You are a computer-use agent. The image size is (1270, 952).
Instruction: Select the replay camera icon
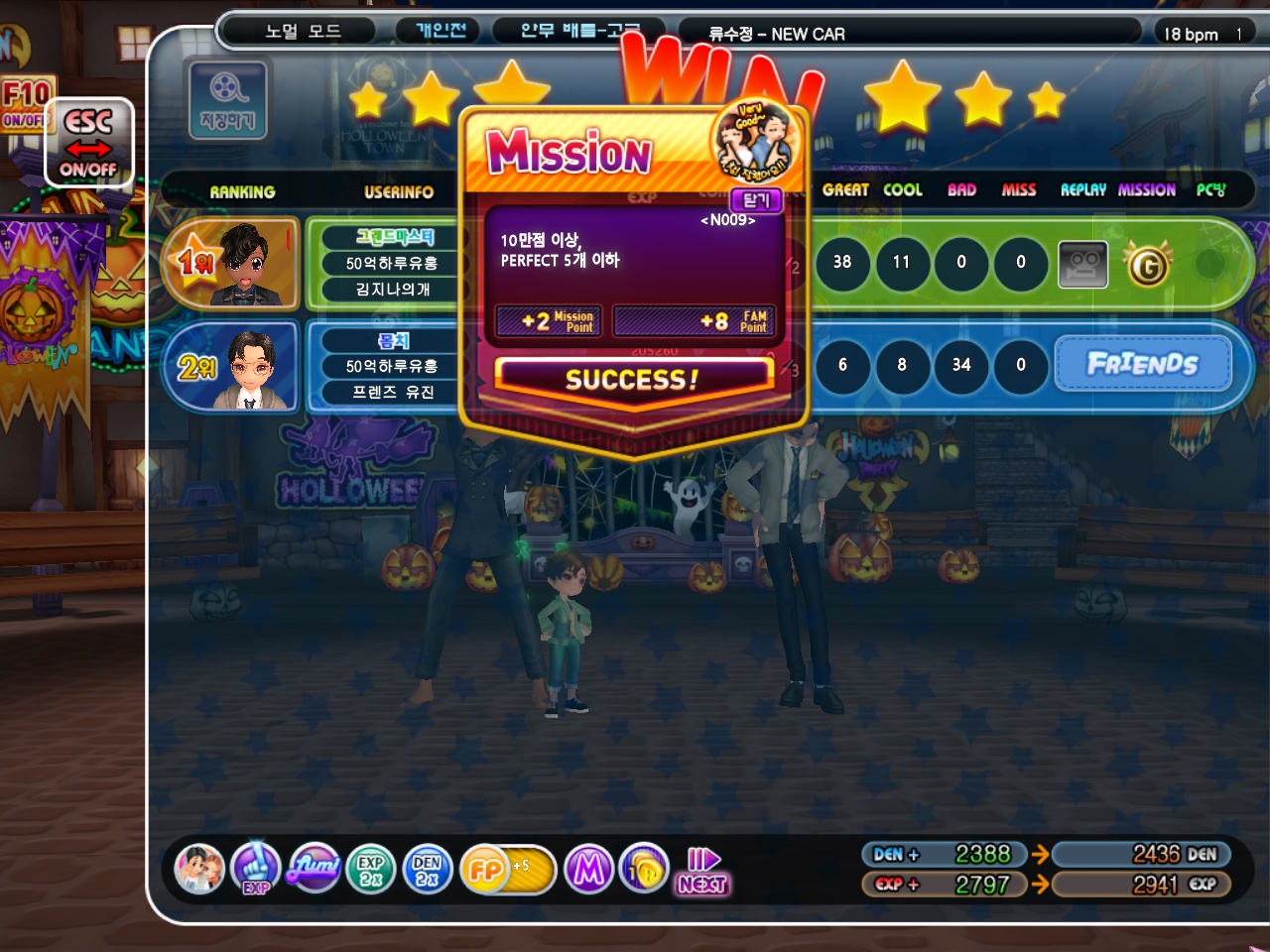[1082, 264]
